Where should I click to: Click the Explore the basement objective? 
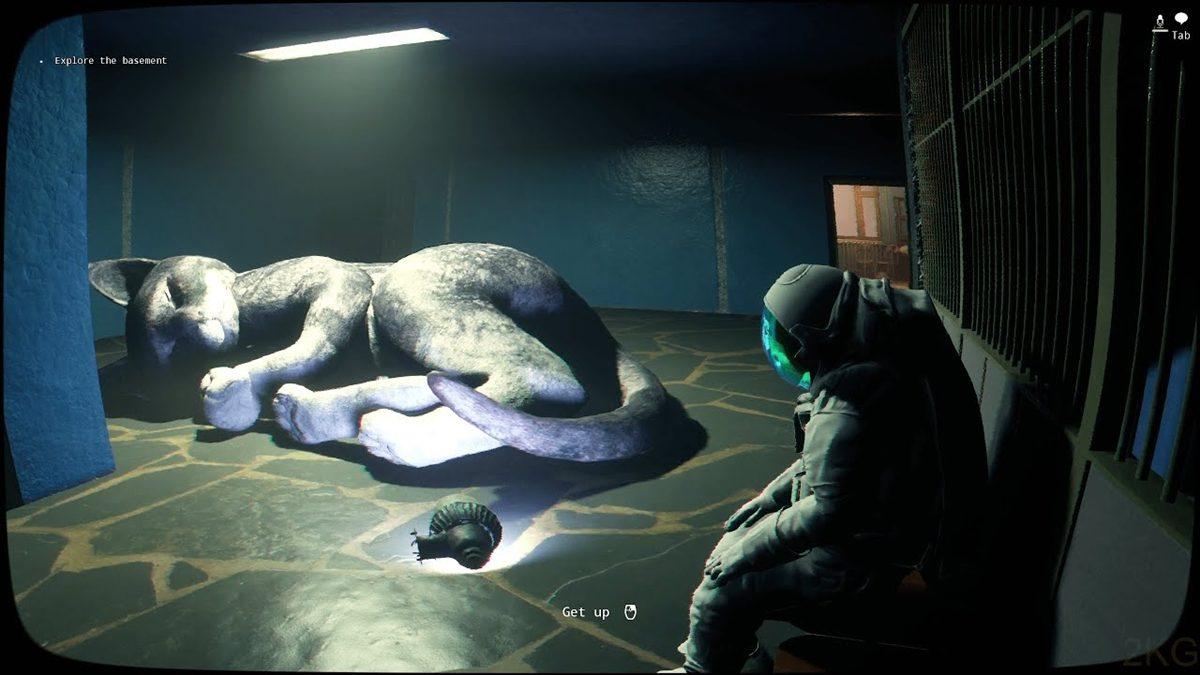110,61
